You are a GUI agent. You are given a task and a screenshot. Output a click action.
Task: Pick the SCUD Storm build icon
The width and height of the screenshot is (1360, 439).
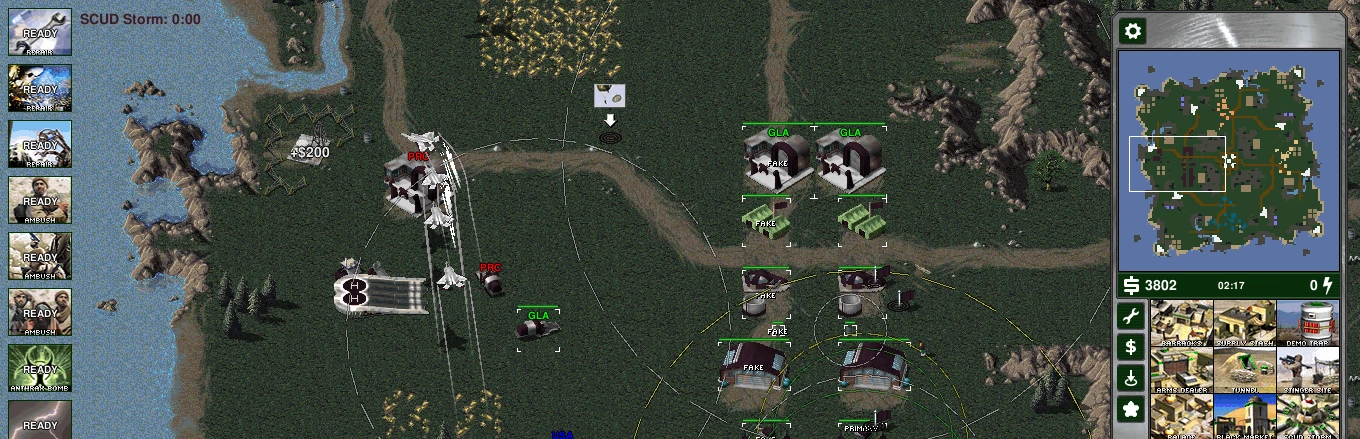click(x=1307, y=416)
